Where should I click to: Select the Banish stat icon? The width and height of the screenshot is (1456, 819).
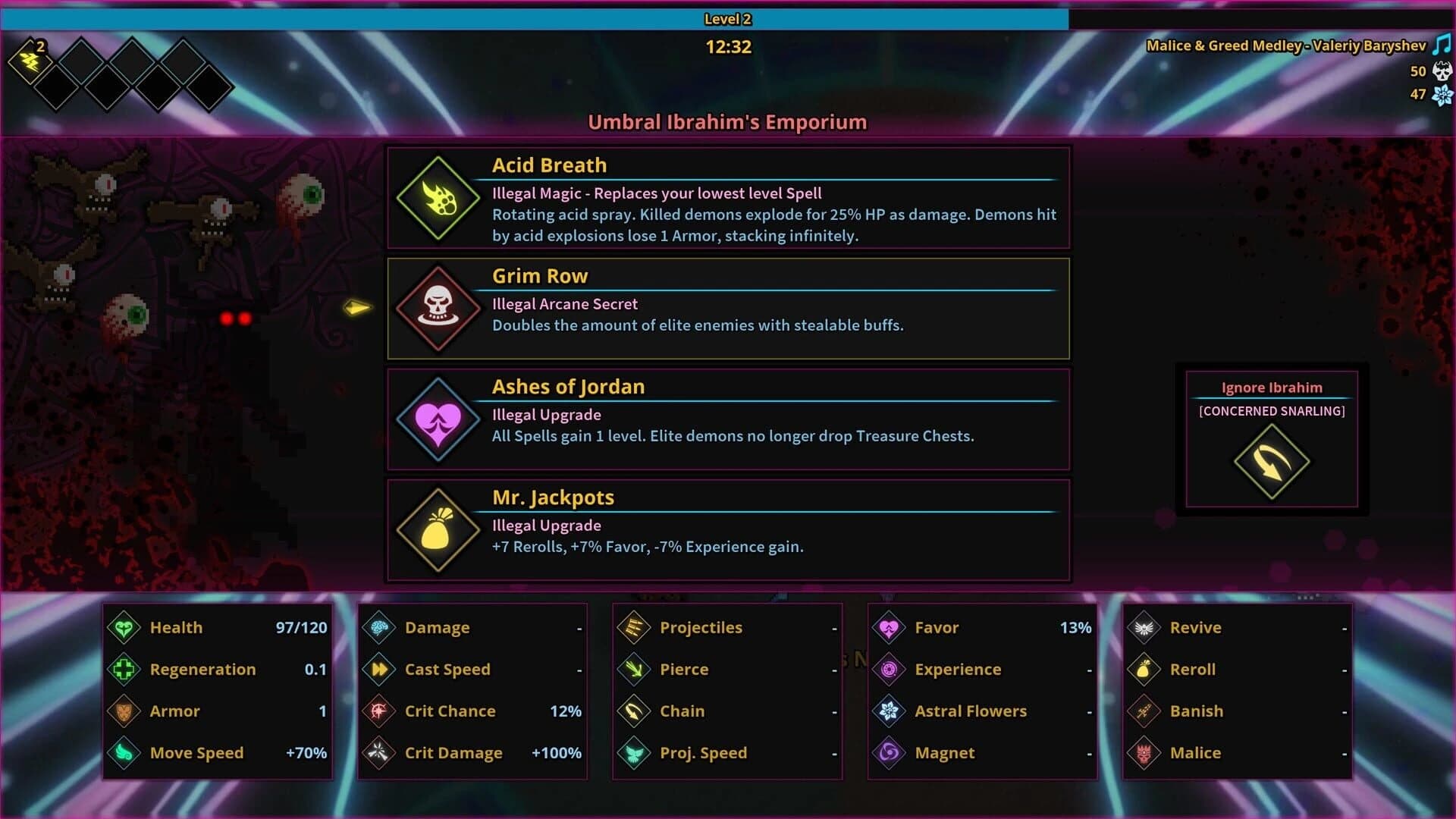1146,711
